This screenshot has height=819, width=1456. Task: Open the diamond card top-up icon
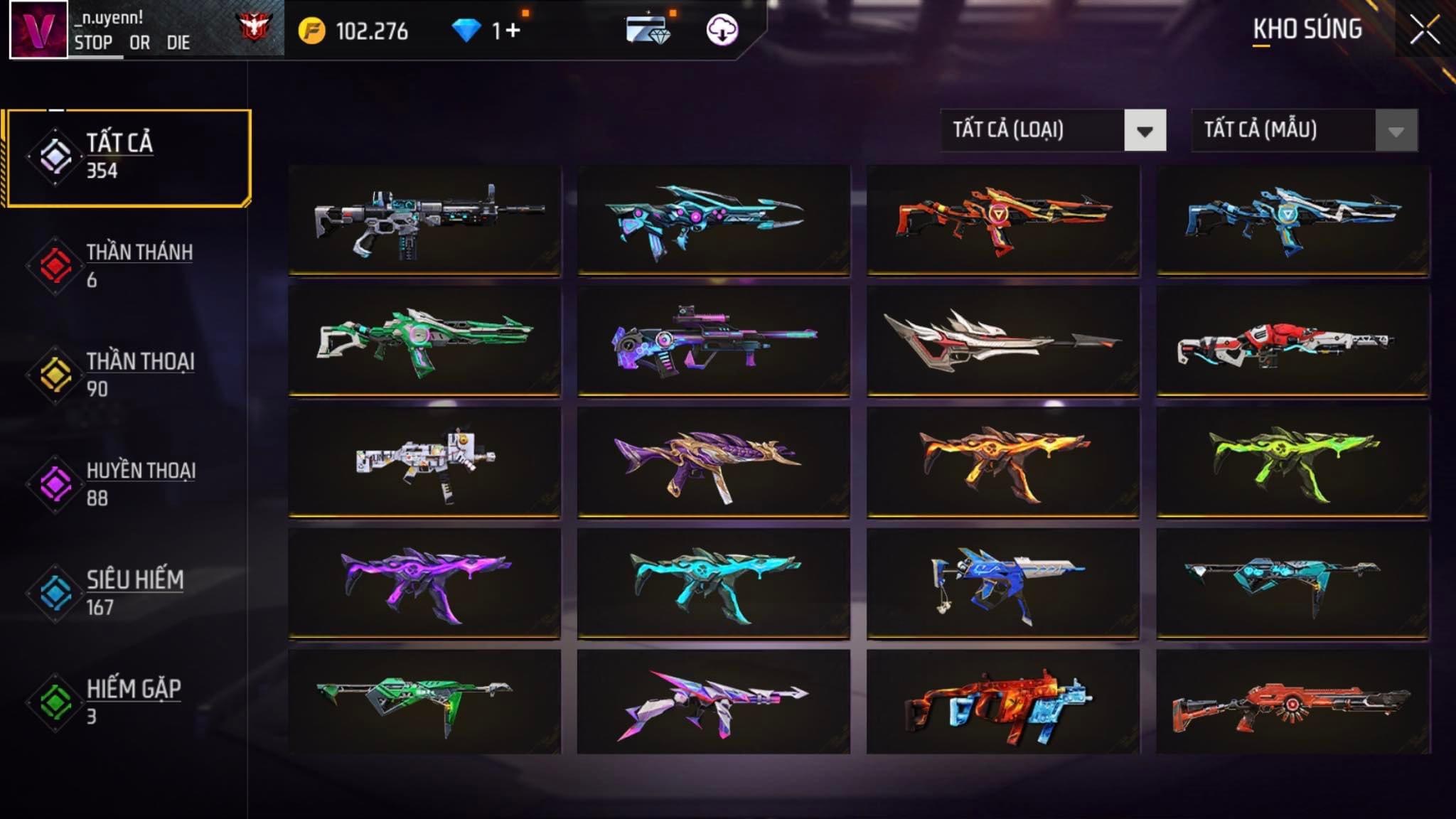pyautogui.click(x=647, y=31)
